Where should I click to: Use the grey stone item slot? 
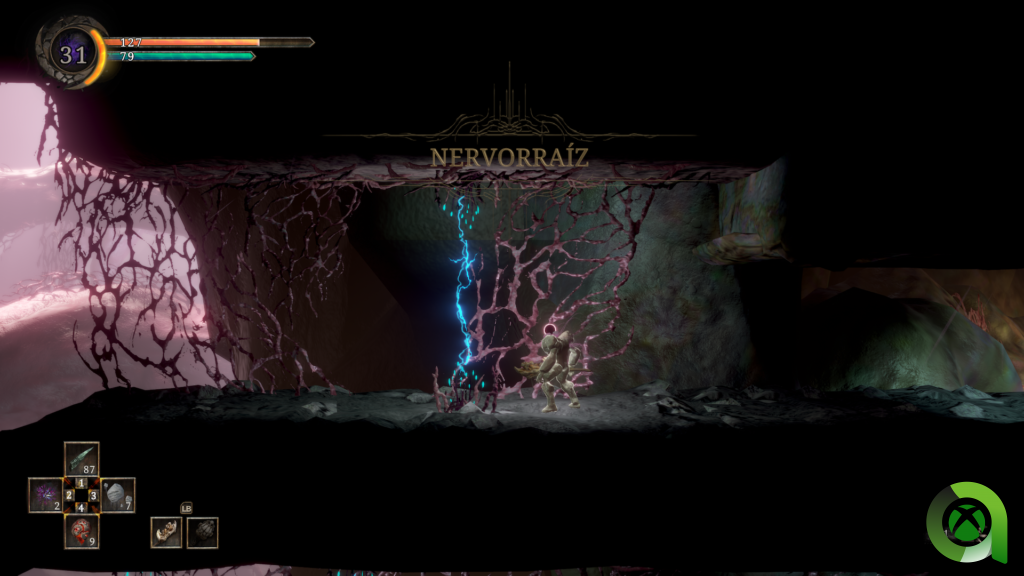click(x=118, y=494)
